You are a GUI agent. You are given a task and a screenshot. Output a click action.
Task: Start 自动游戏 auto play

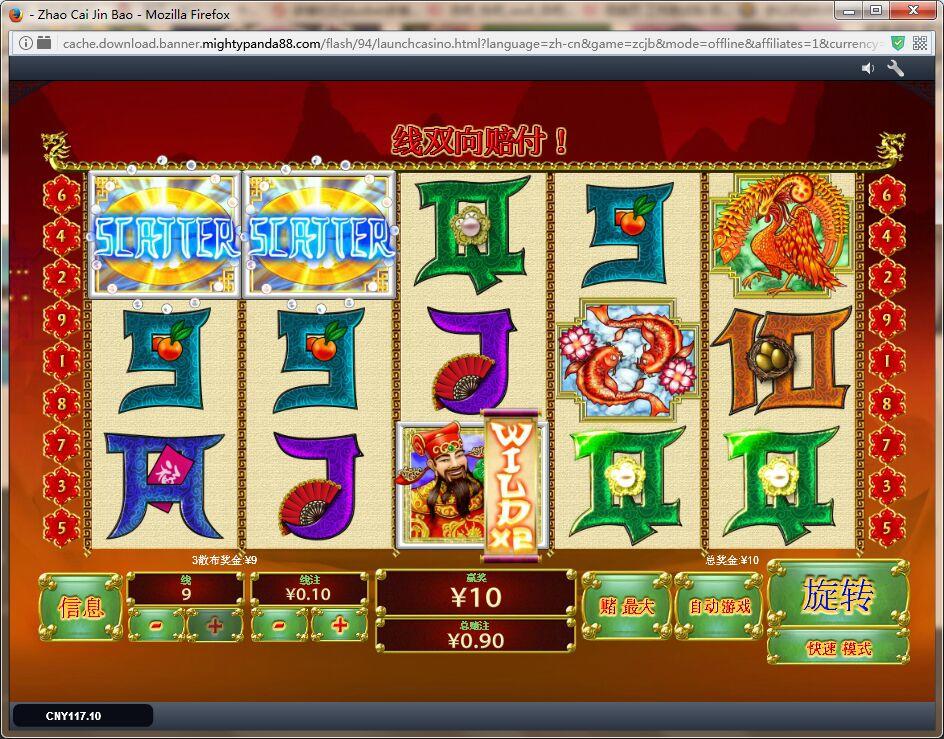pos(719,606)
